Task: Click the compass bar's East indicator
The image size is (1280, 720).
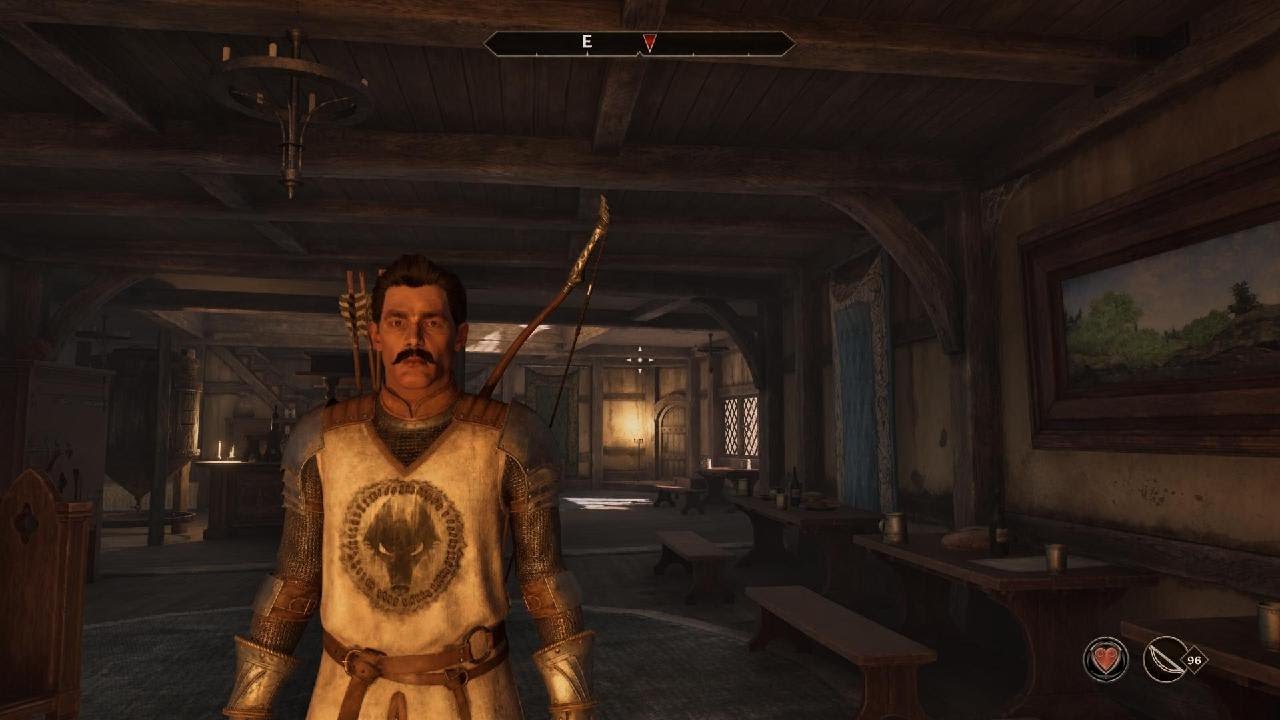Action: pyautogui.click(x=587, y=43)
